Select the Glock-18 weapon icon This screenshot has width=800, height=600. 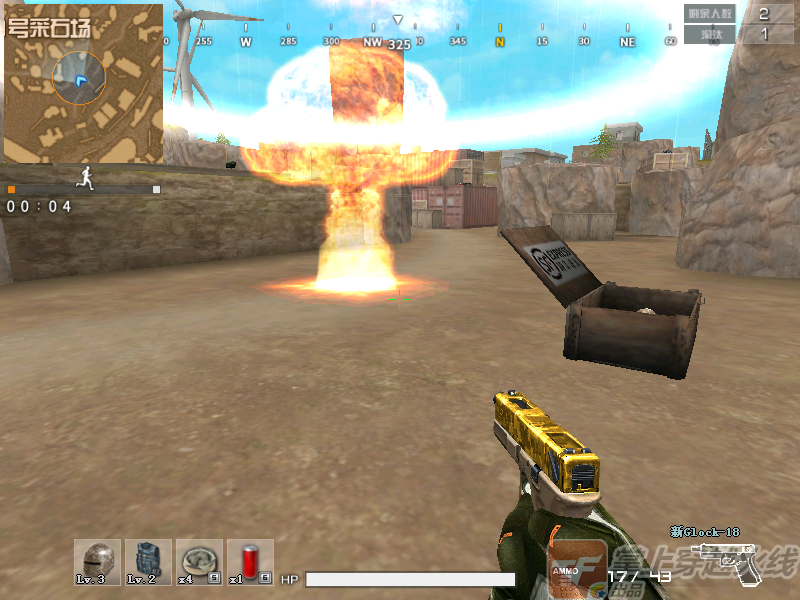(x=728, y=562)
